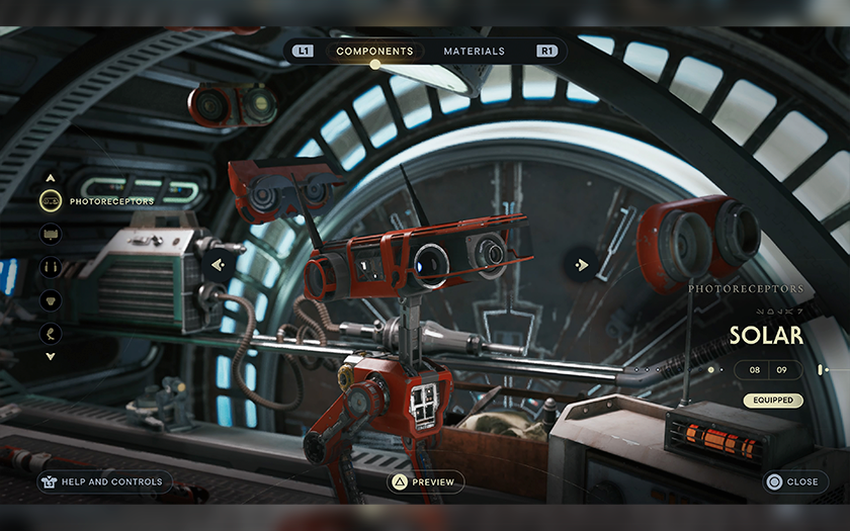Activate the Preview button

click(x=426, y=482)
